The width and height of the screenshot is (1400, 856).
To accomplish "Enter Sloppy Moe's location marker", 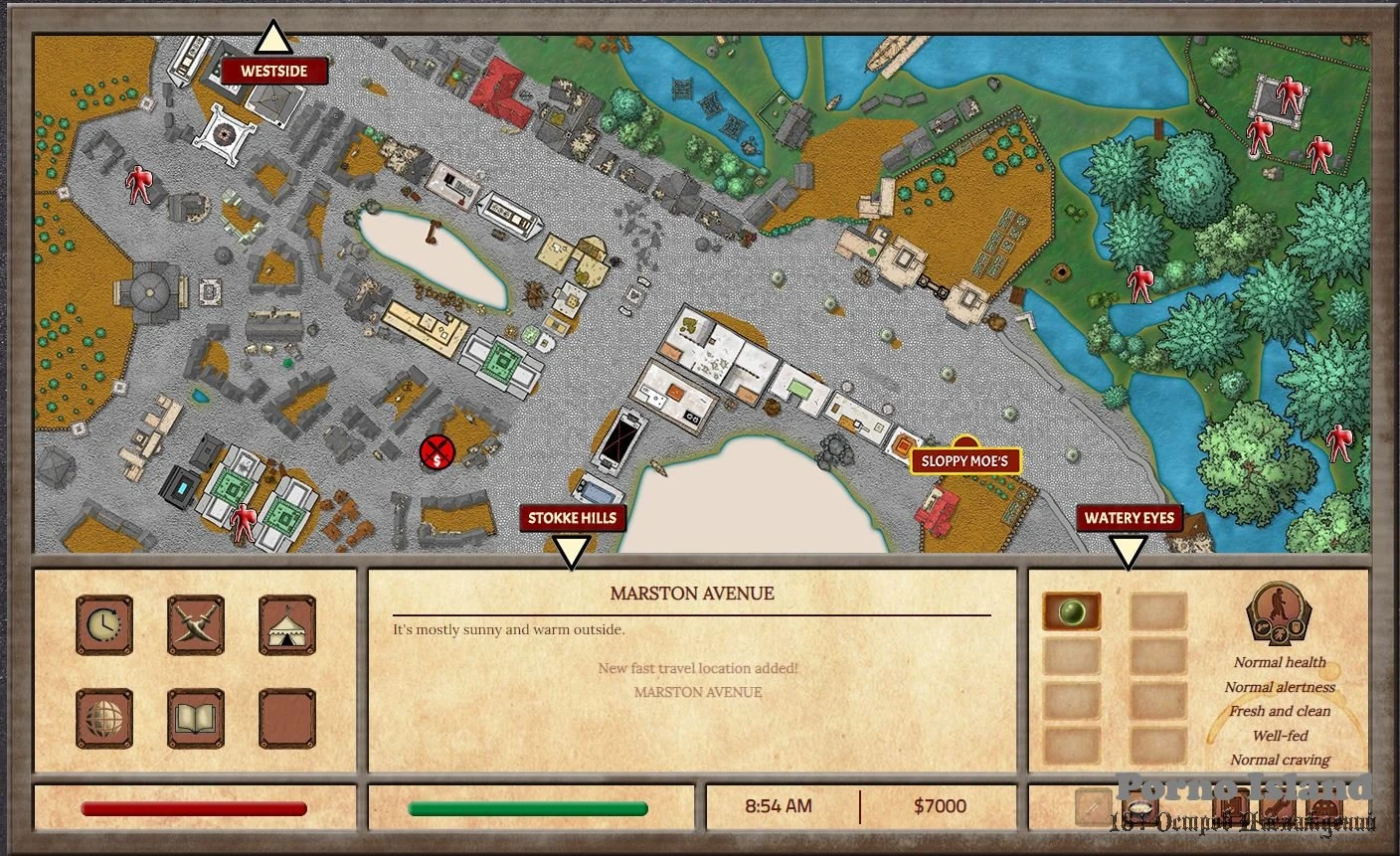I will [965, 460].
